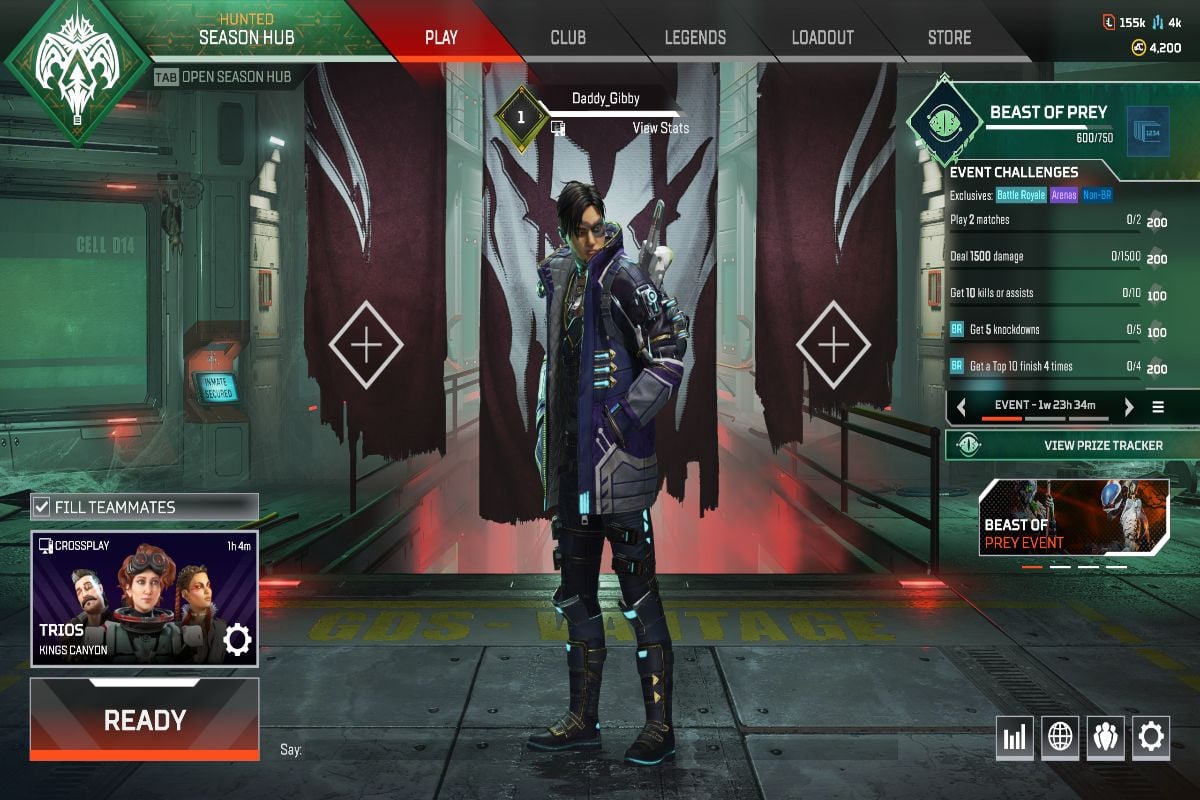Open game mode options gear on Trios tile

click(x=237, y=640)
